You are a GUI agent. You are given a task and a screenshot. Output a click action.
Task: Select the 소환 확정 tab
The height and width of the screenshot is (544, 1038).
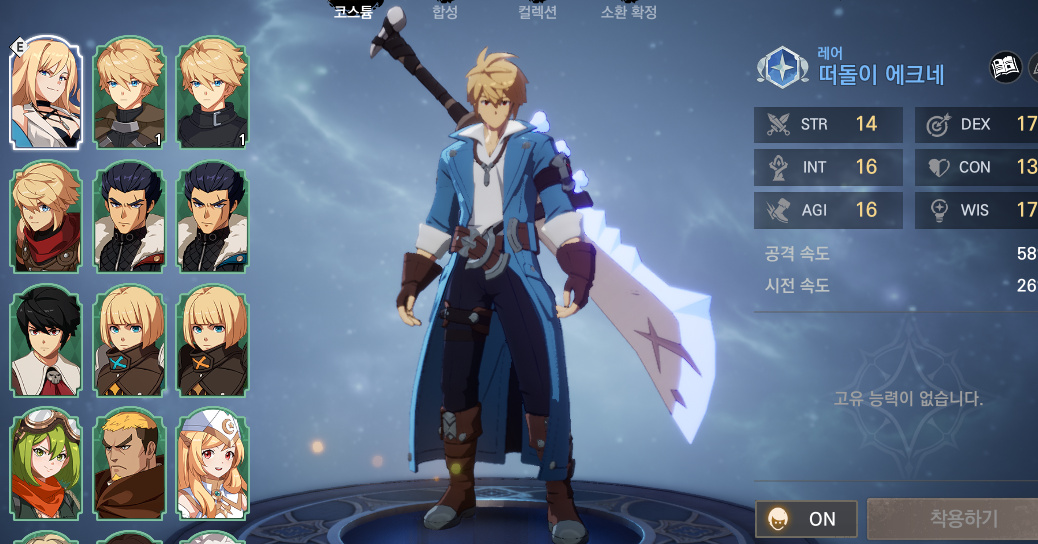pyautogui.click(x=628, y=12)
